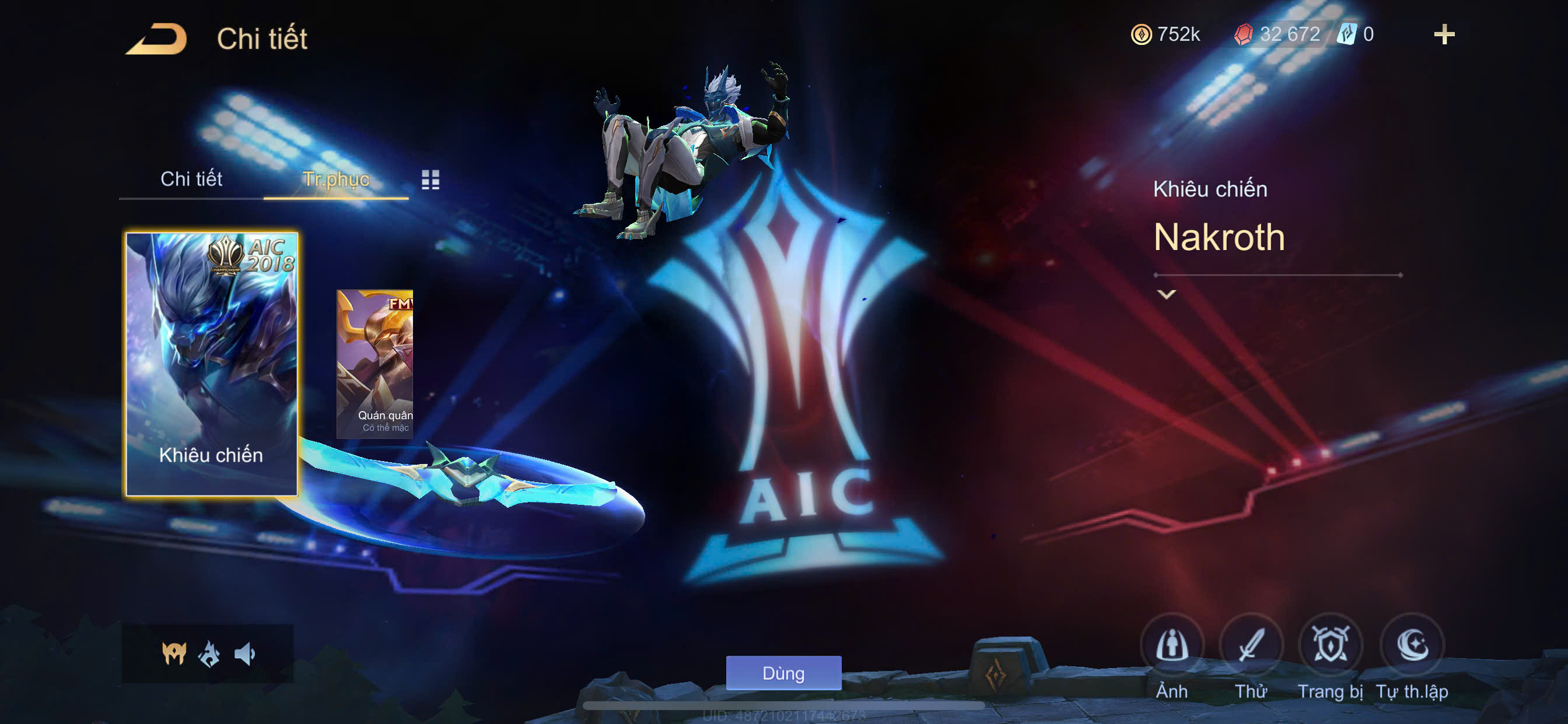Open Trang bị equipment setup

pos(1329,645)
